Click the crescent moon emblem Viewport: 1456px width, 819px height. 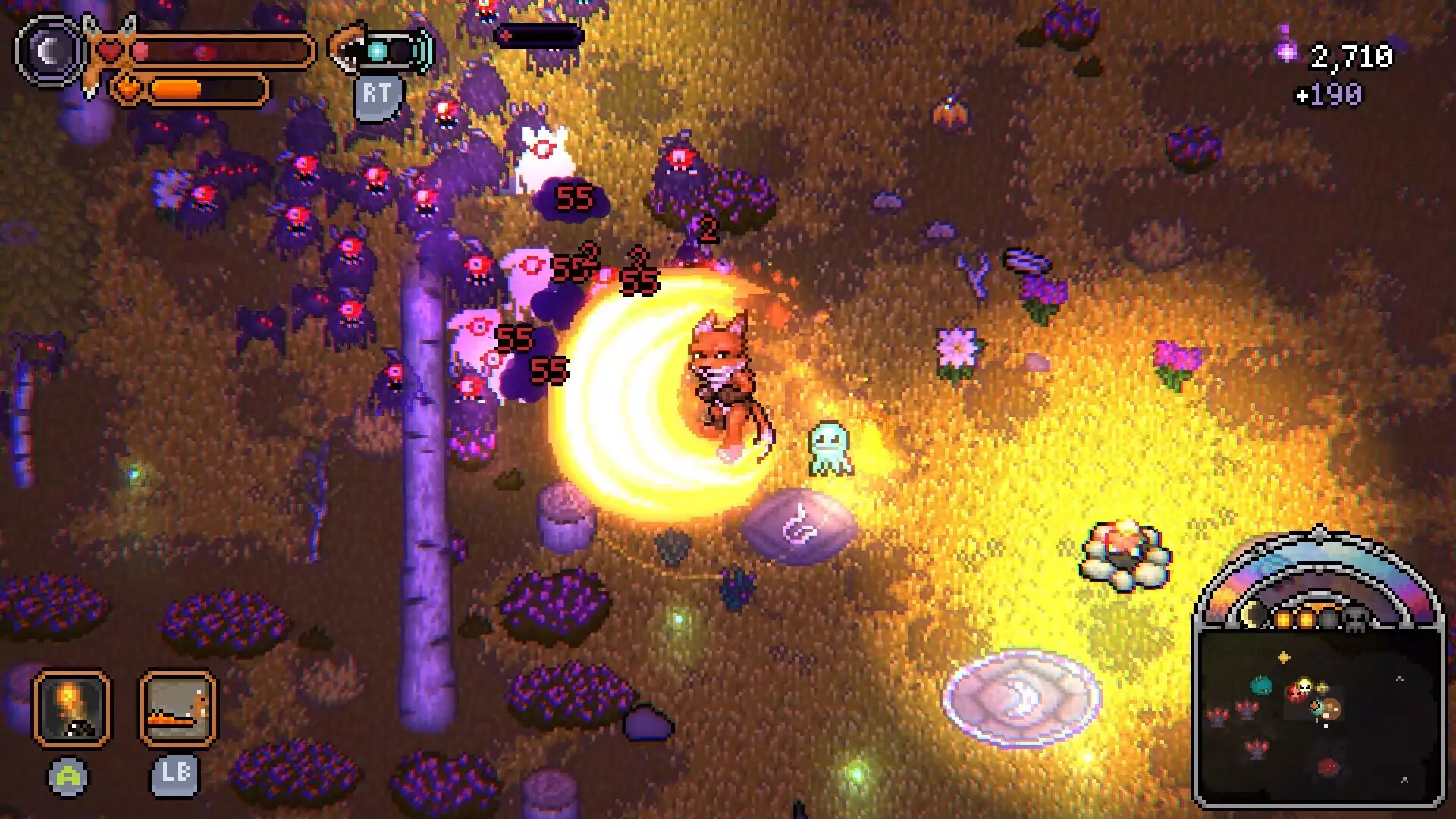pyautogui.click(x=50, y=52)
